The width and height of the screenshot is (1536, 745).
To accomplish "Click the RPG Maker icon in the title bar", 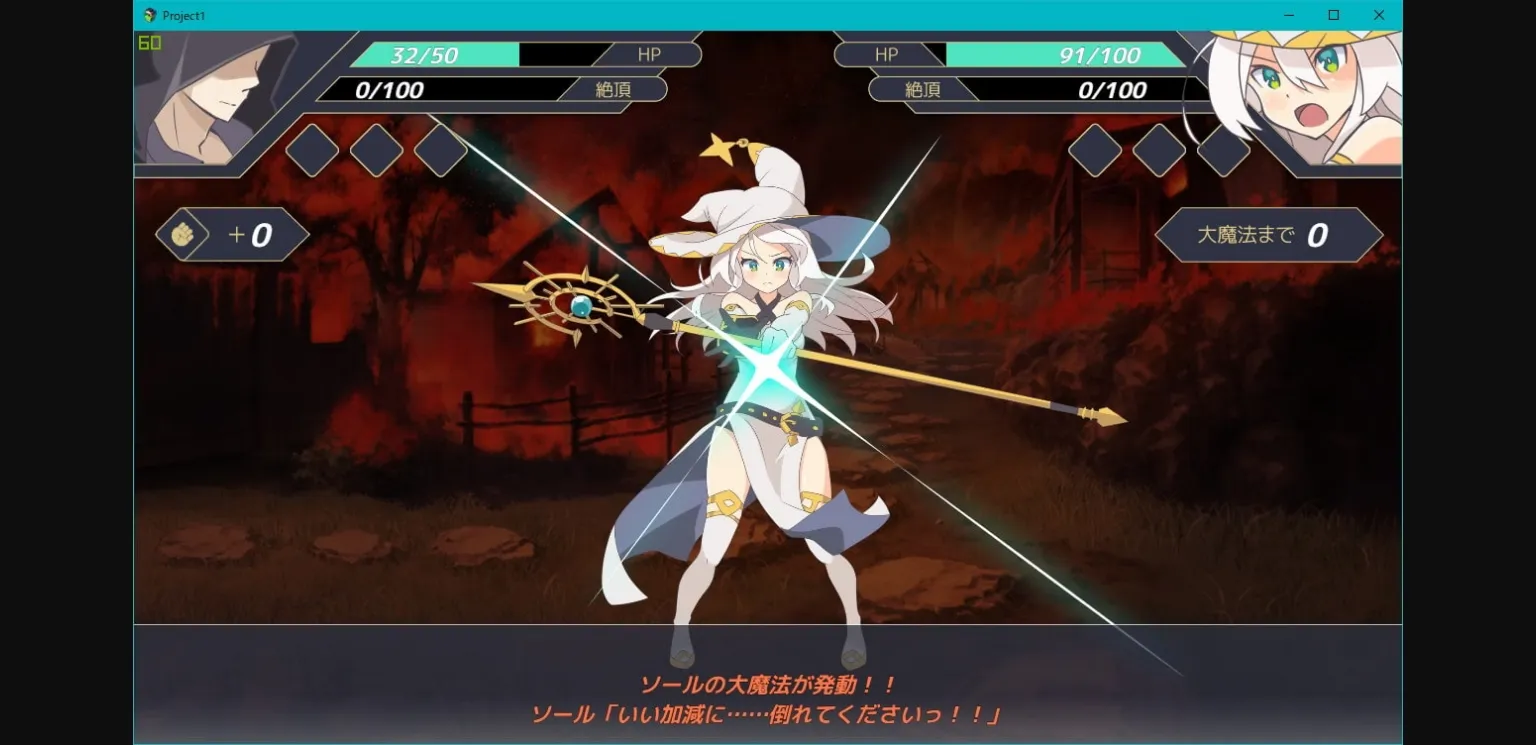I will (148, 15).
